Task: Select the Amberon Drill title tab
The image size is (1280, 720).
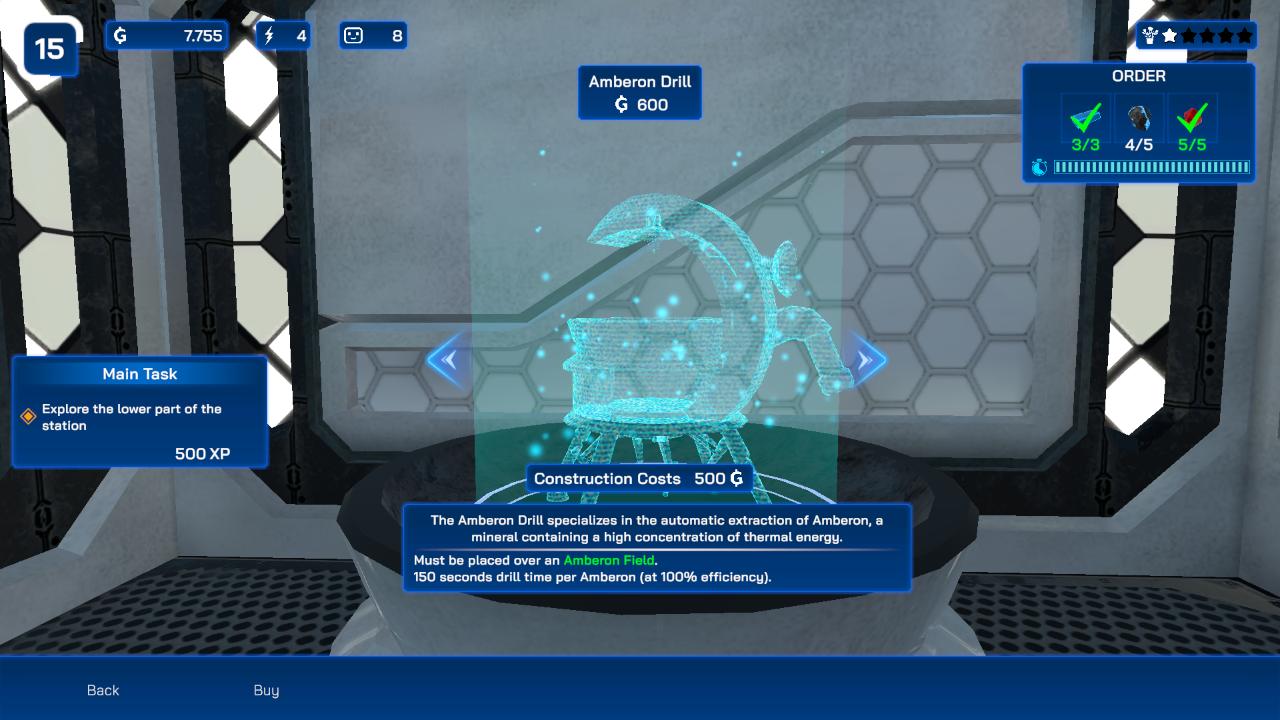Action: [x=640, y=92]
